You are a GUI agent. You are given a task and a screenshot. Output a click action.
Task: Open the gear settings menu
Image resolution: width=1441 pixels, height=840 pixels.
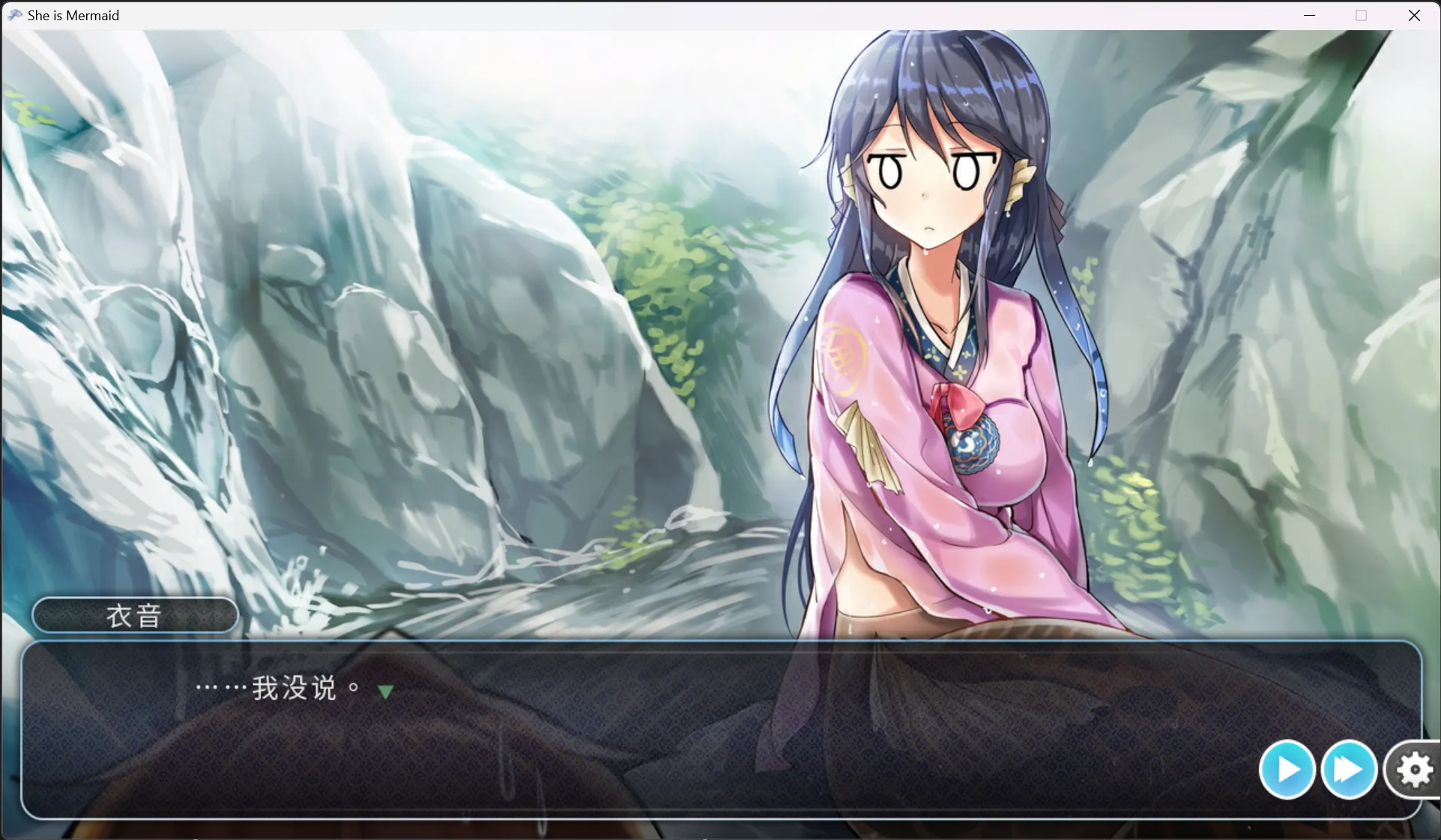1413,770
